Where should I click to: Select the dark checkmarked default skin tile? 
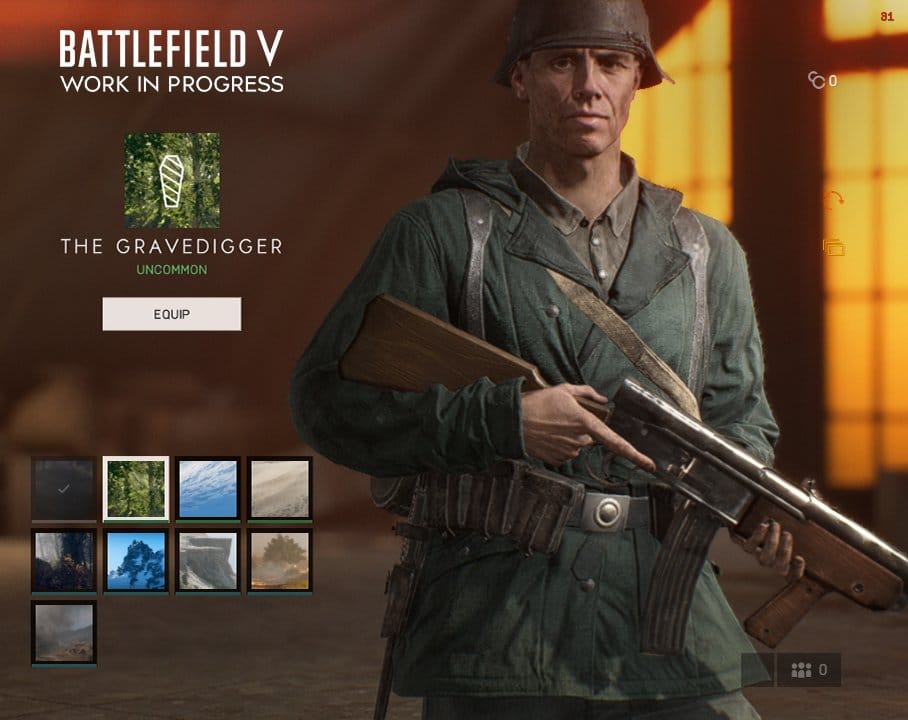click(x=64, y=489)
